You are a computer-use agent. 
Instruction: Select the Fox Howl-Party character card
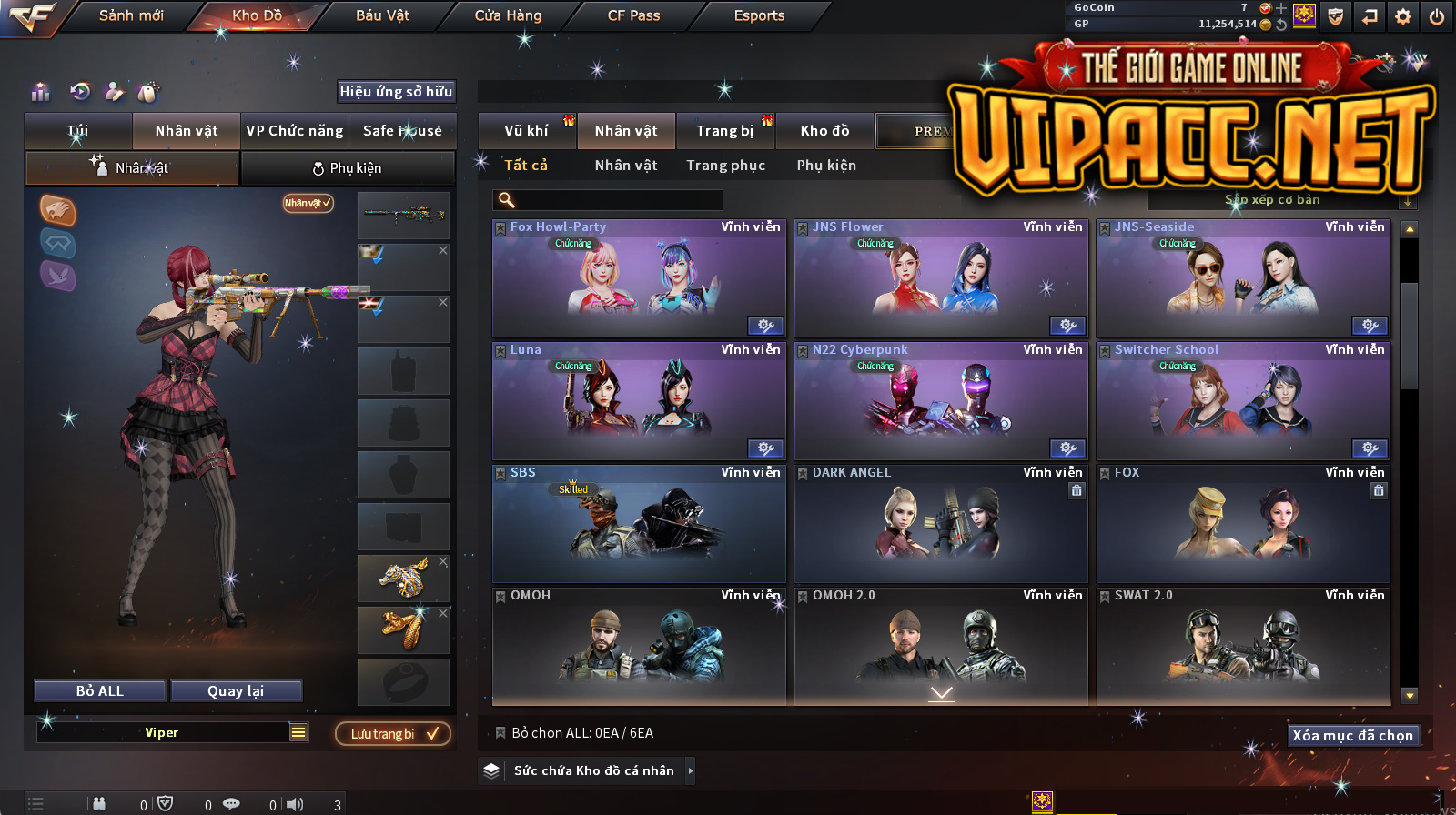click(x=639, y=278)
